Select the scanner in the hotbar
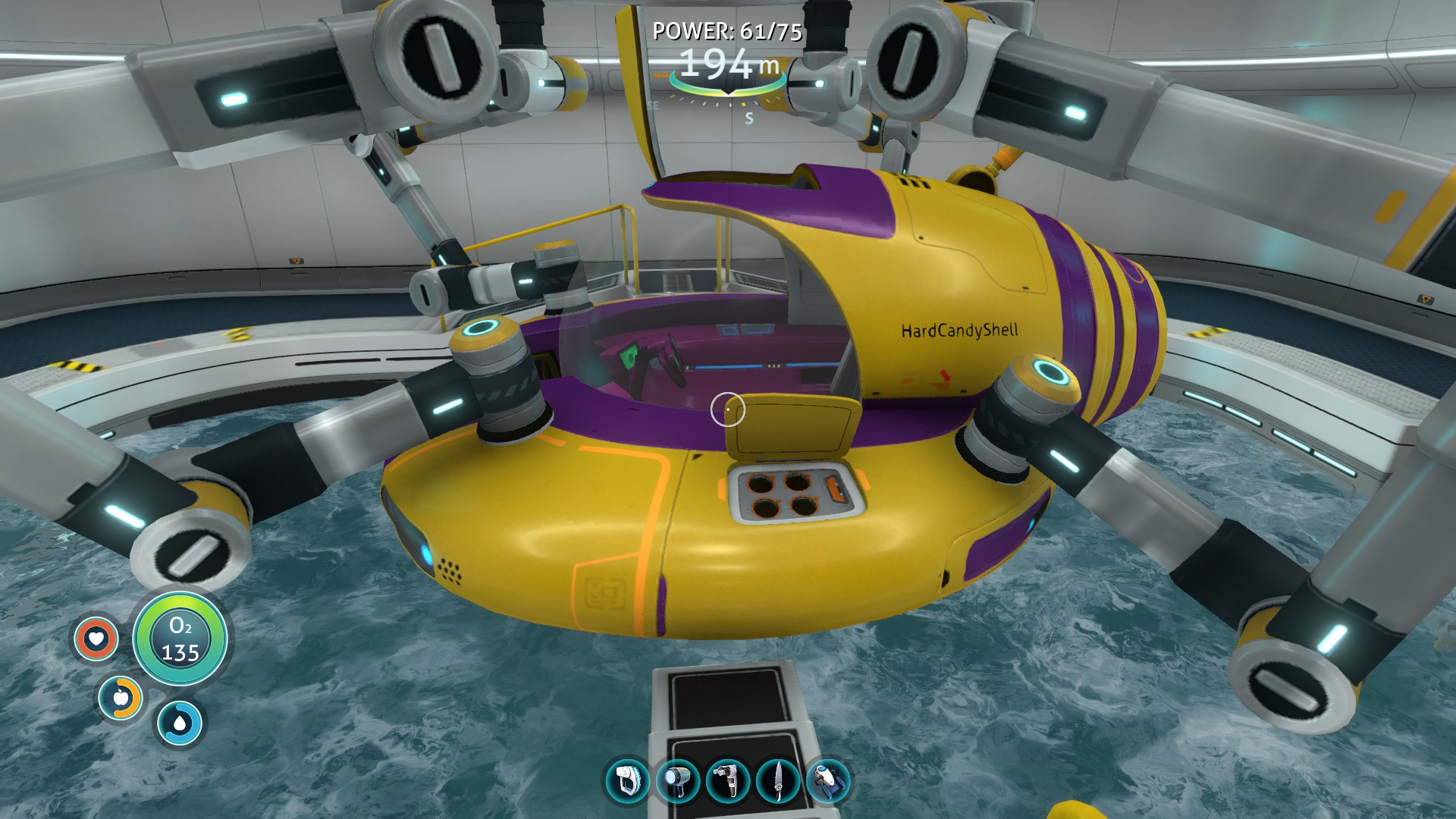 tap(628, 781)
